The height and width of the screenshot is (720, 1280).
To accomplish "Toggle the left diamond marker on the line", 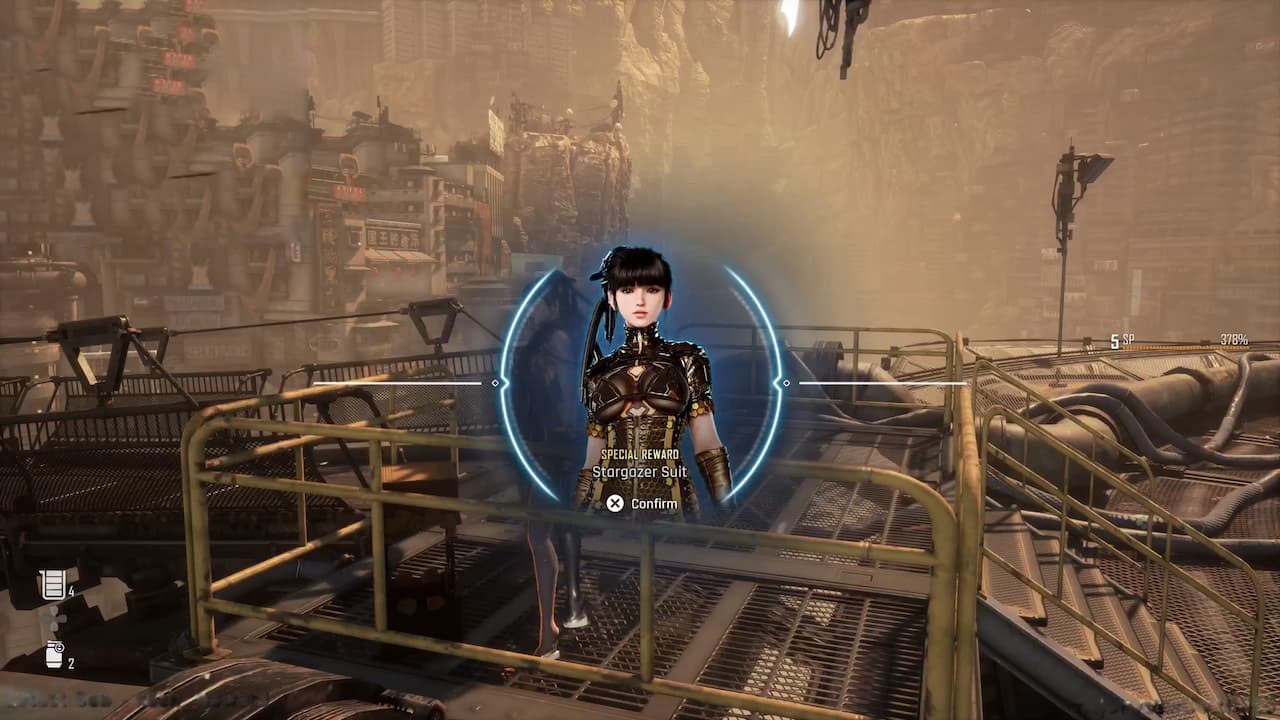I will click(x=495, y=382).
